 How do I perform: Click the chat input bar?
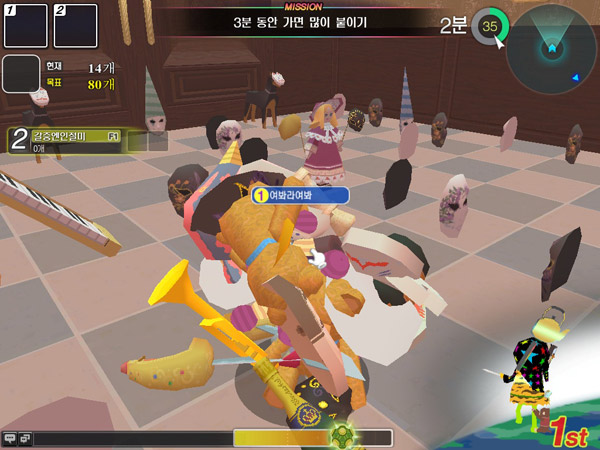pyautogui.click(x=130, y=438)
